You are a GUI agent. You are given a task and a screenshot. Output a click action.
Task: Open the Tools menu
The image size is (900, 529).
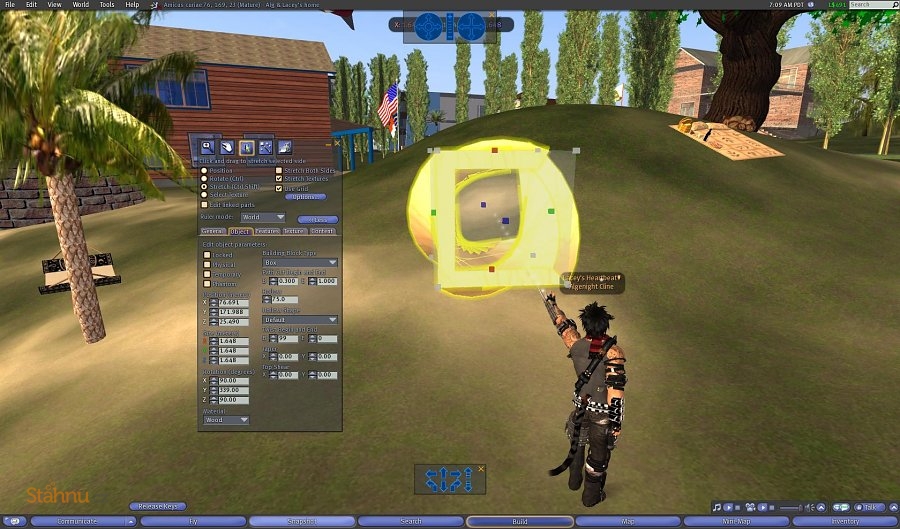[106, 5]
